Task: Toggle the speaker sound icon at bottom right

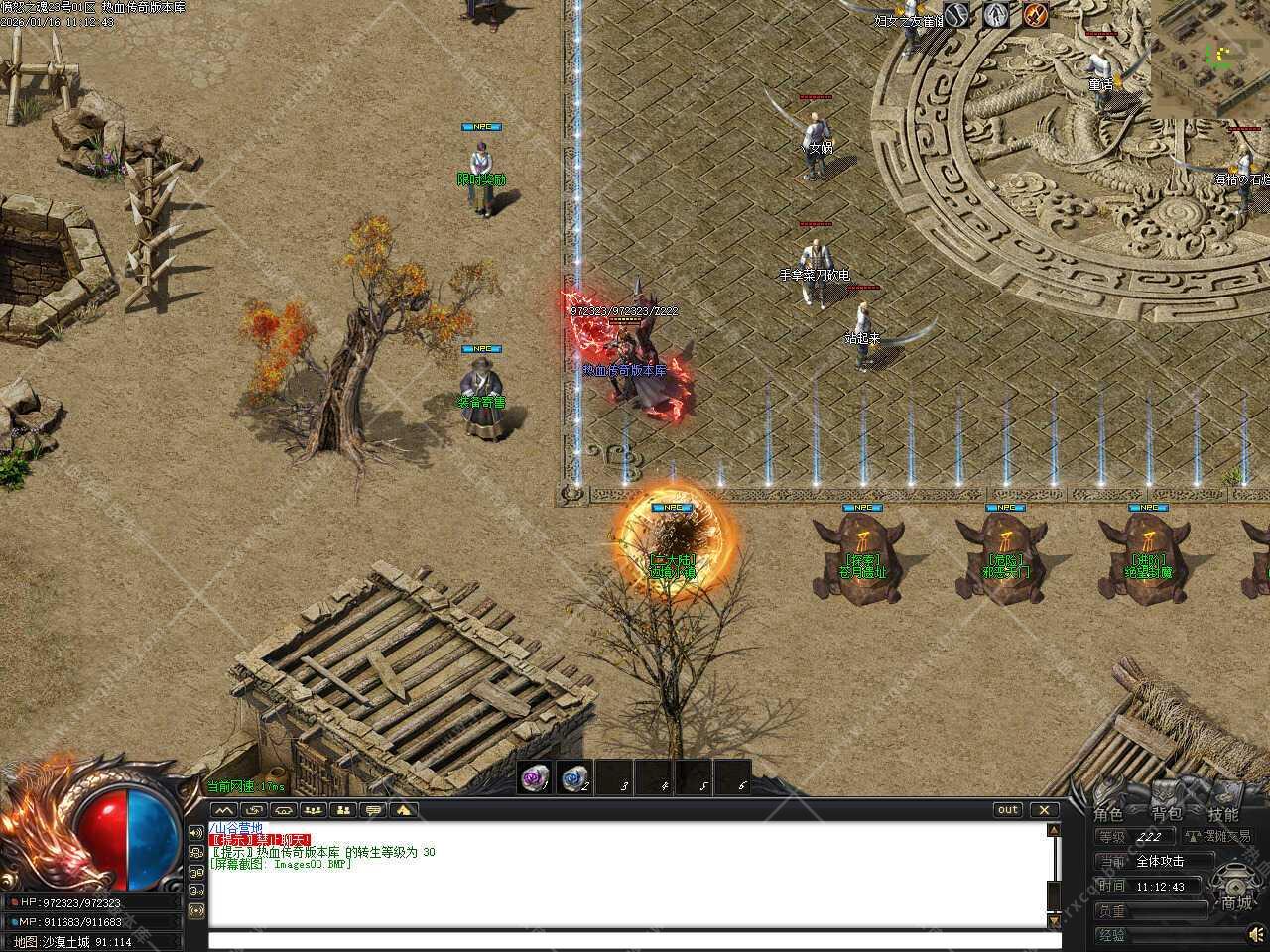Action: [1256, 933]
